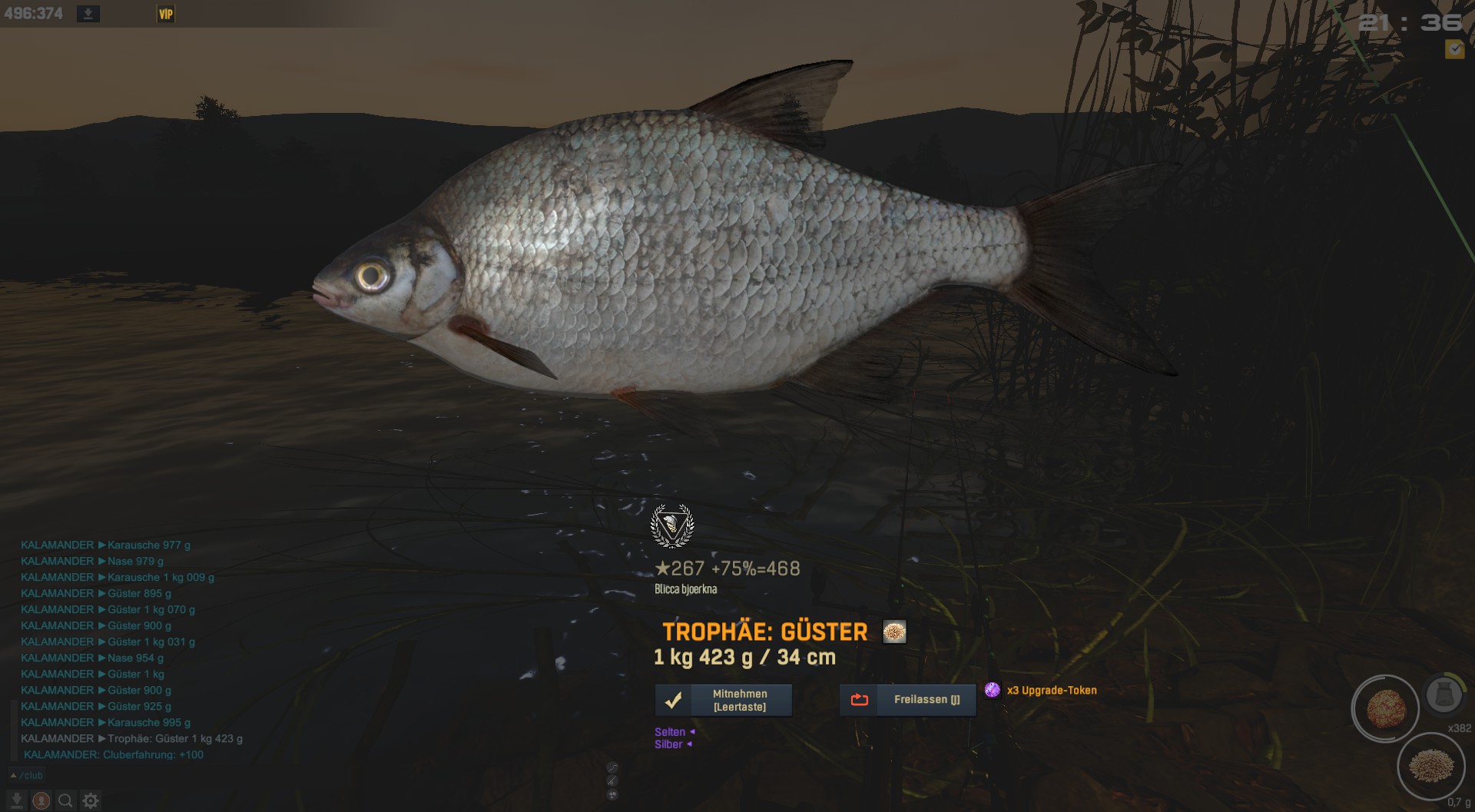Image resolution: width=1475 pixels, height=812 pixels.
Task: Open the orange player profile icon
Action: [41, 800]
